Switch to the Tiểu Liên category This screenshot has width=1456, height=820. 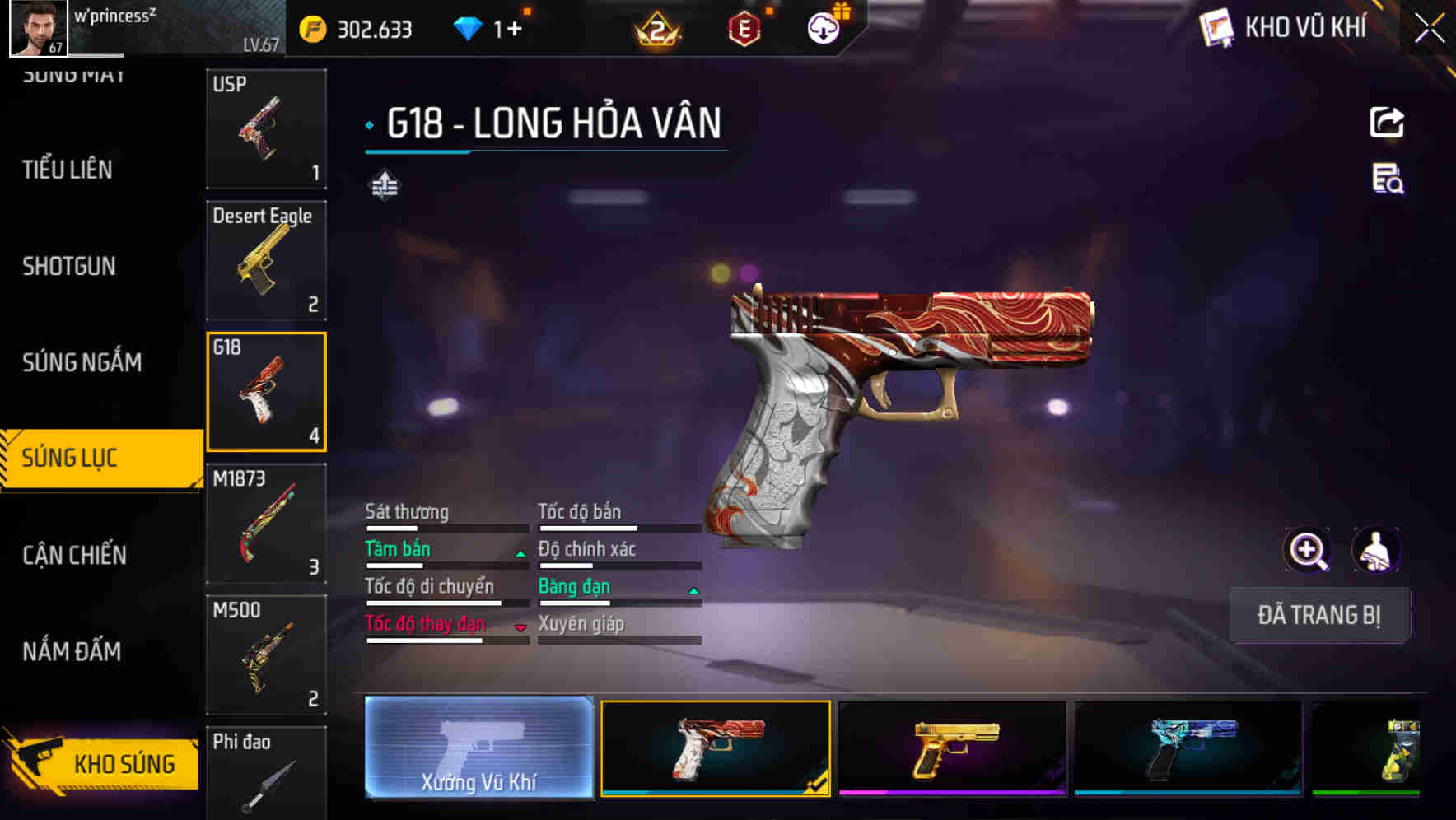(x=68, y=170)
